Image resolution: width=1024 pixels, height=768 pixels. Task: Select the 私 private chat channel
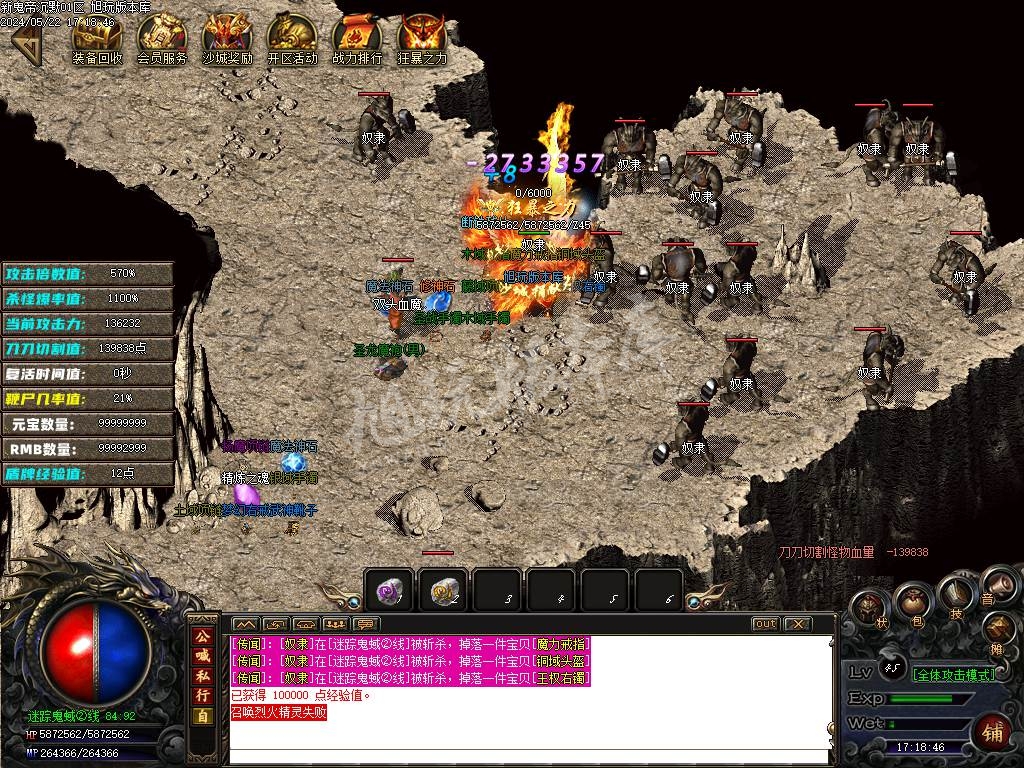click(x=202, y=675)
